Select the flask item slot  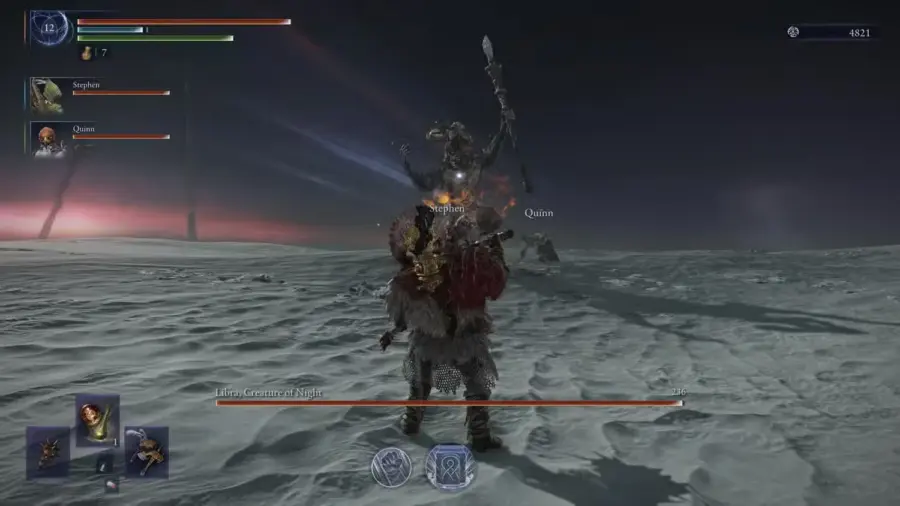click(97, 419)
